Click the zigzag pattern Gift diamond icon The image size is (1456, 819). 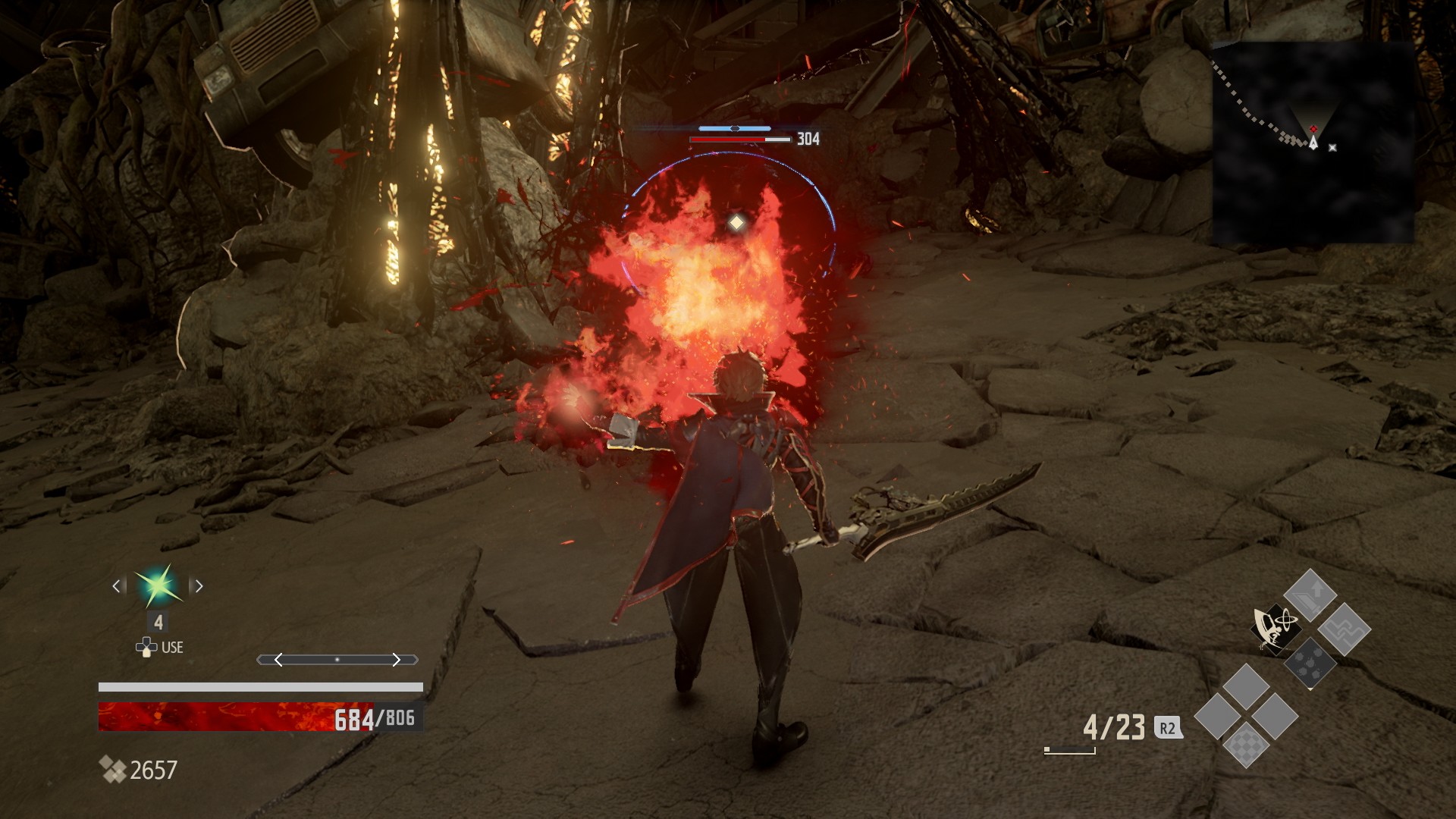[x=1346, y=630]
